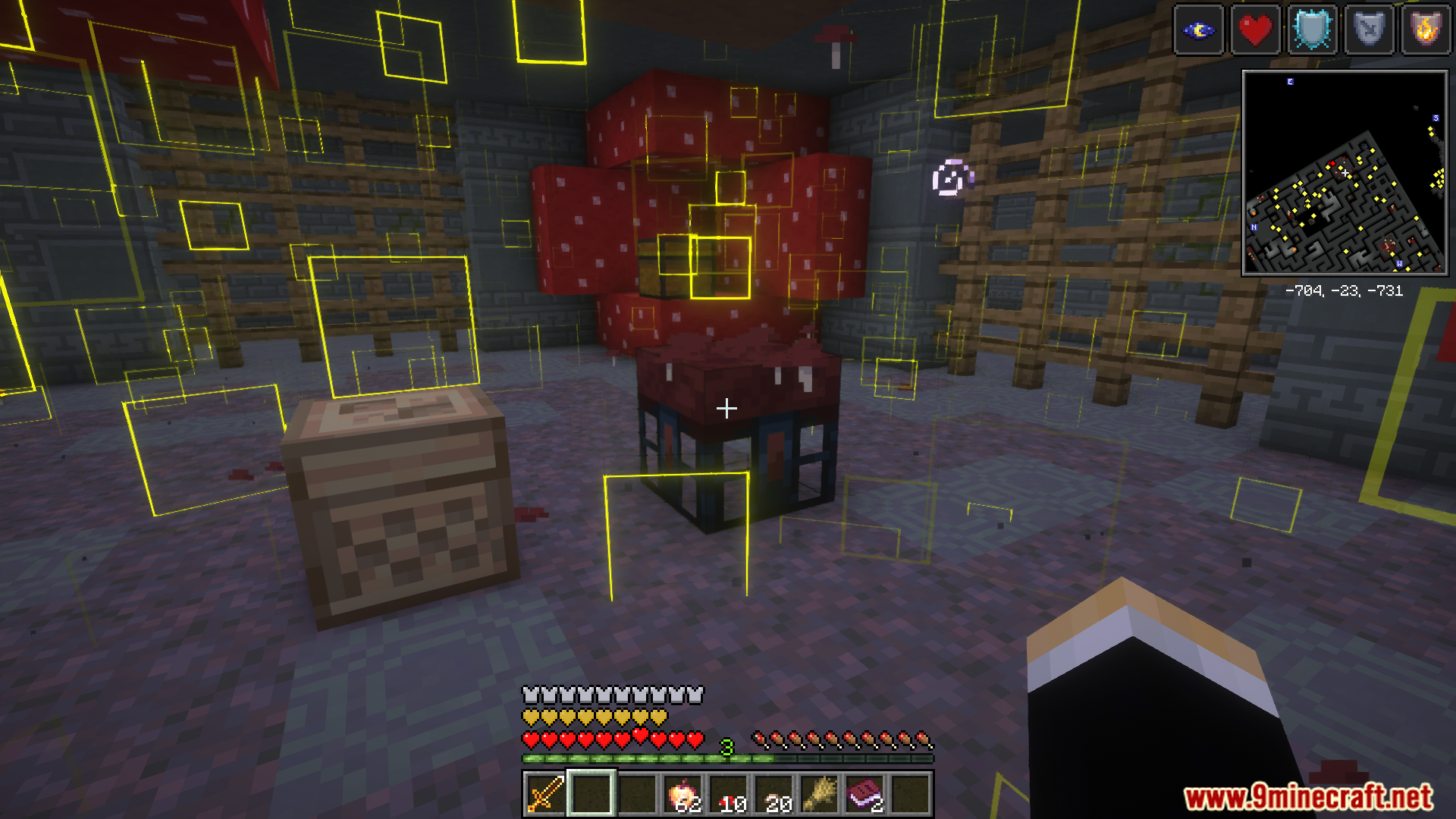This screenshot has width=1456, height=819.
Task: Click the fire resistance shield icon
Action: tap(1426, 30)
